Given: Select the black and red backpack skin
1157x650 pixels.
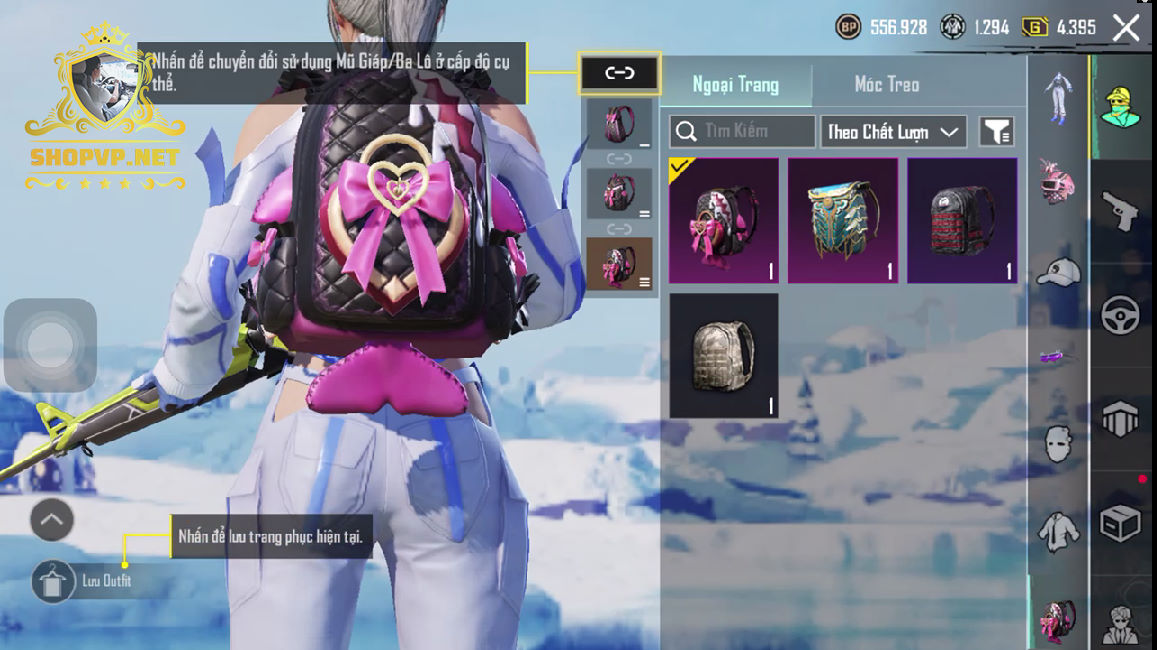Looking at the screenshot, I should point(962,220).
